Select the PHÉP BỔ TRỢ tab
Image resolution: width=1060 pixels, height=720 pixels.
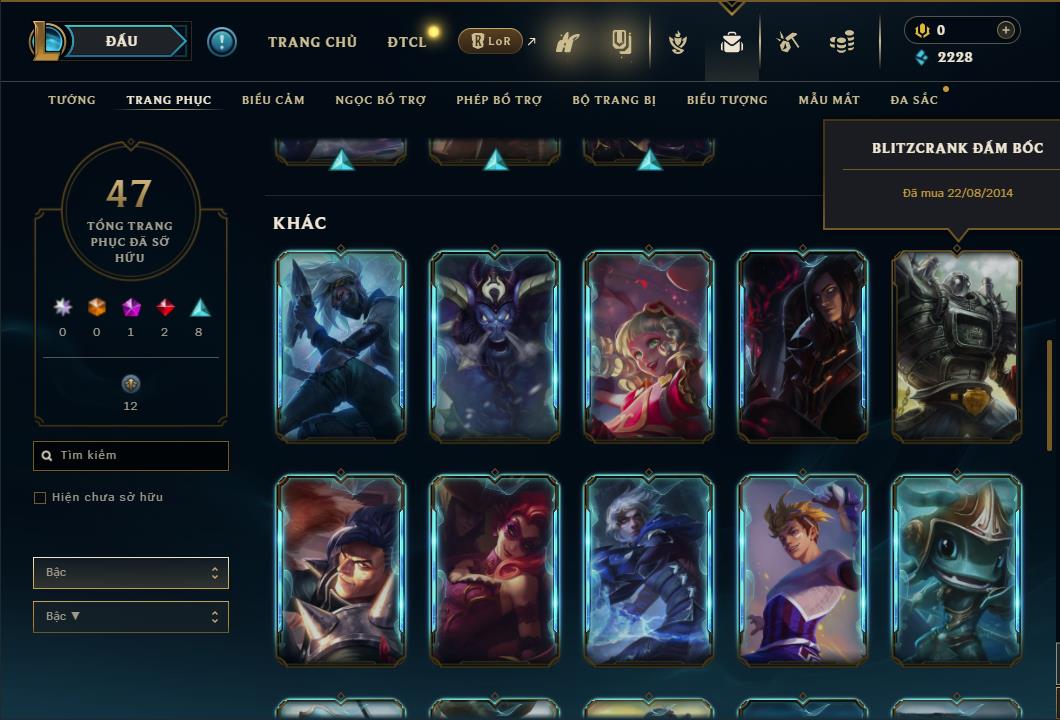tap(499, 100)
